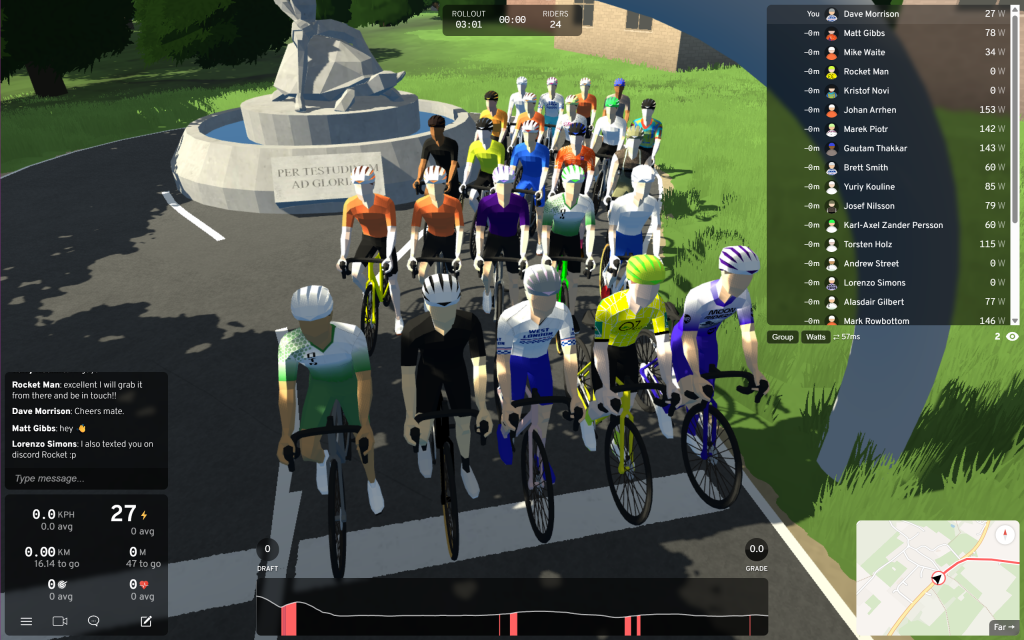Click the video camera icon
The width and height of the screenshot is (1024, 640).
60,621
